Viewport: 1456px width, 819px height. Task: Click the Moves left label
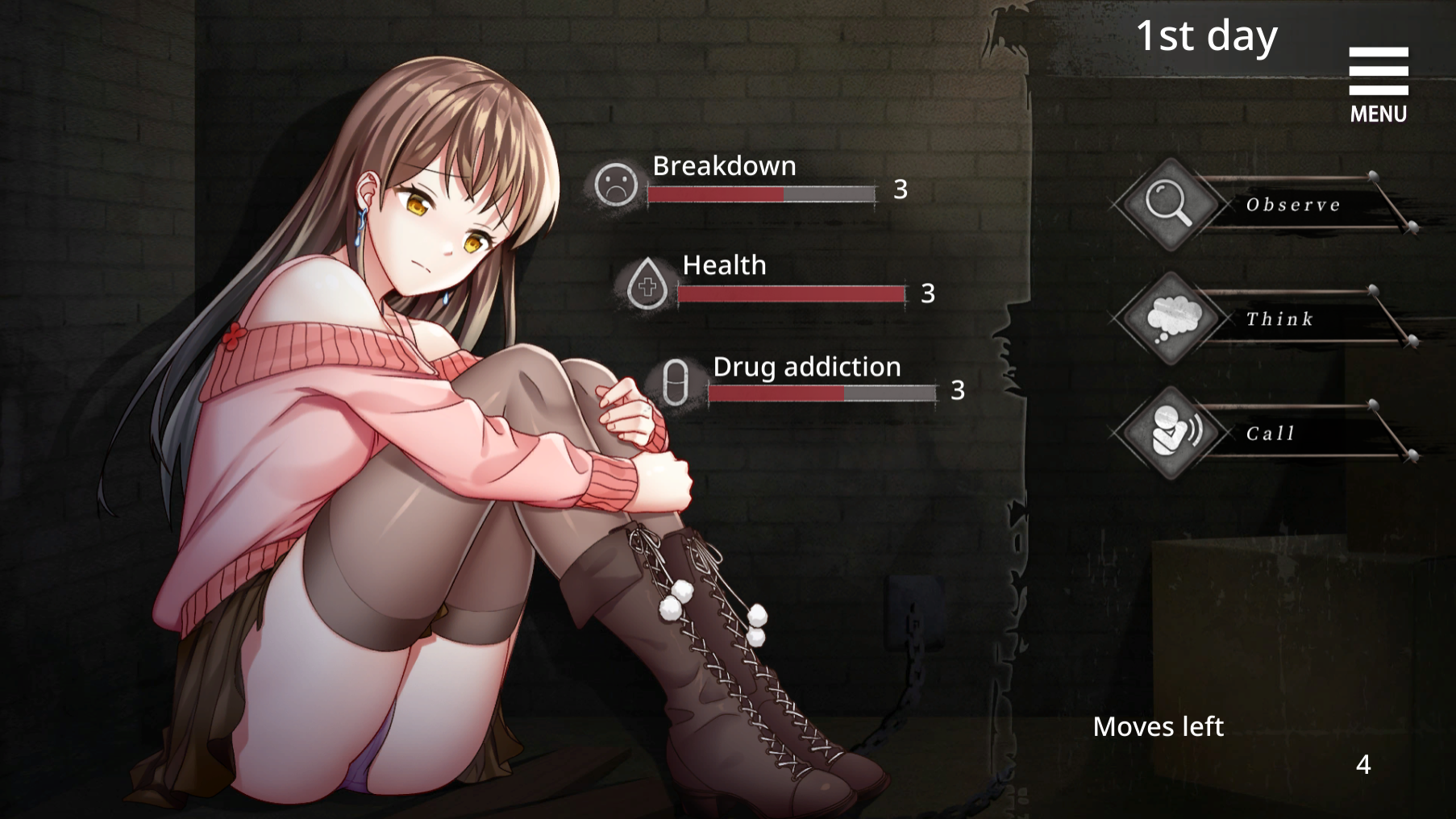[1158, 726]
